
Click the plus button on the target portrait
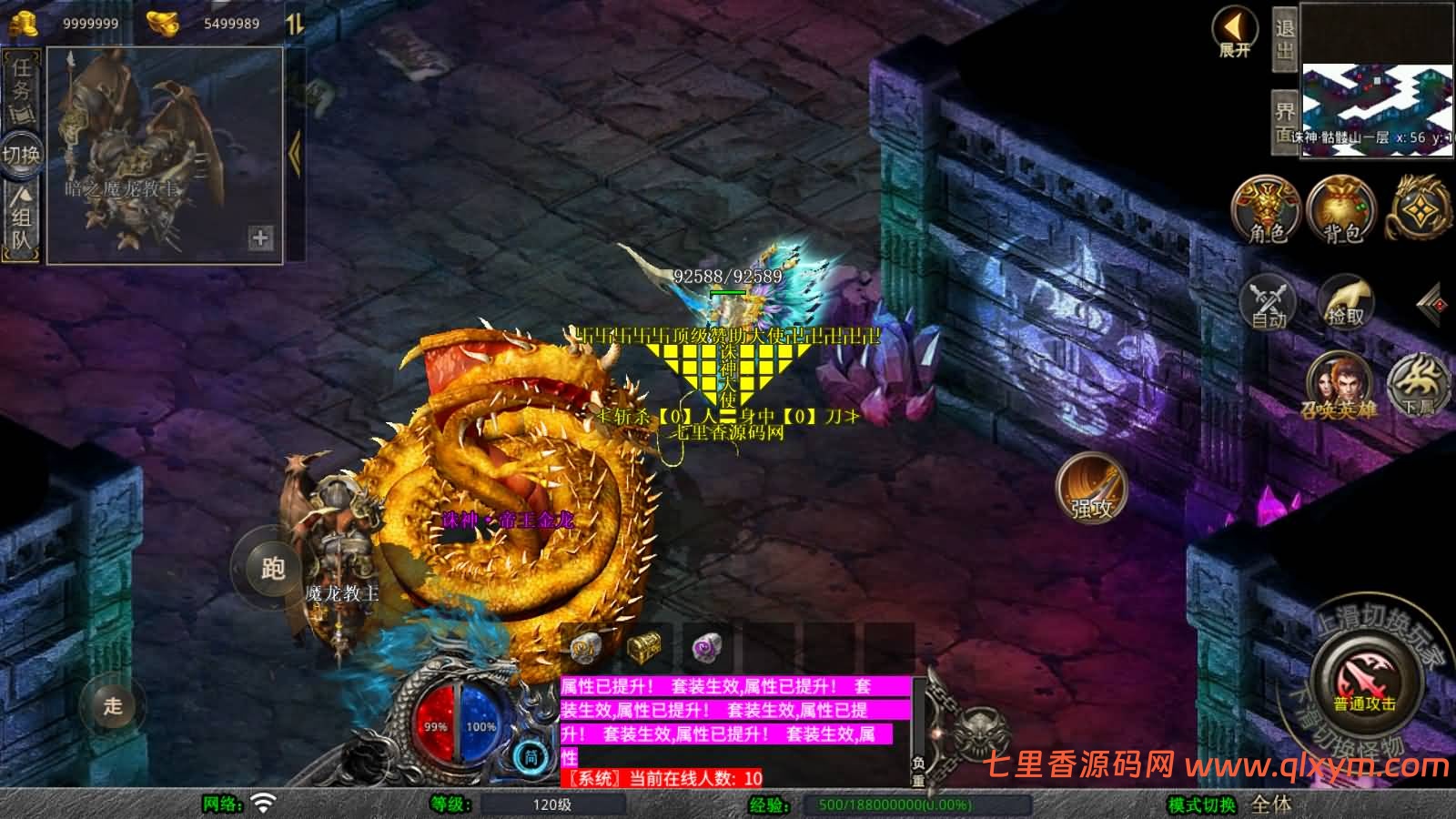click(260, 238)
